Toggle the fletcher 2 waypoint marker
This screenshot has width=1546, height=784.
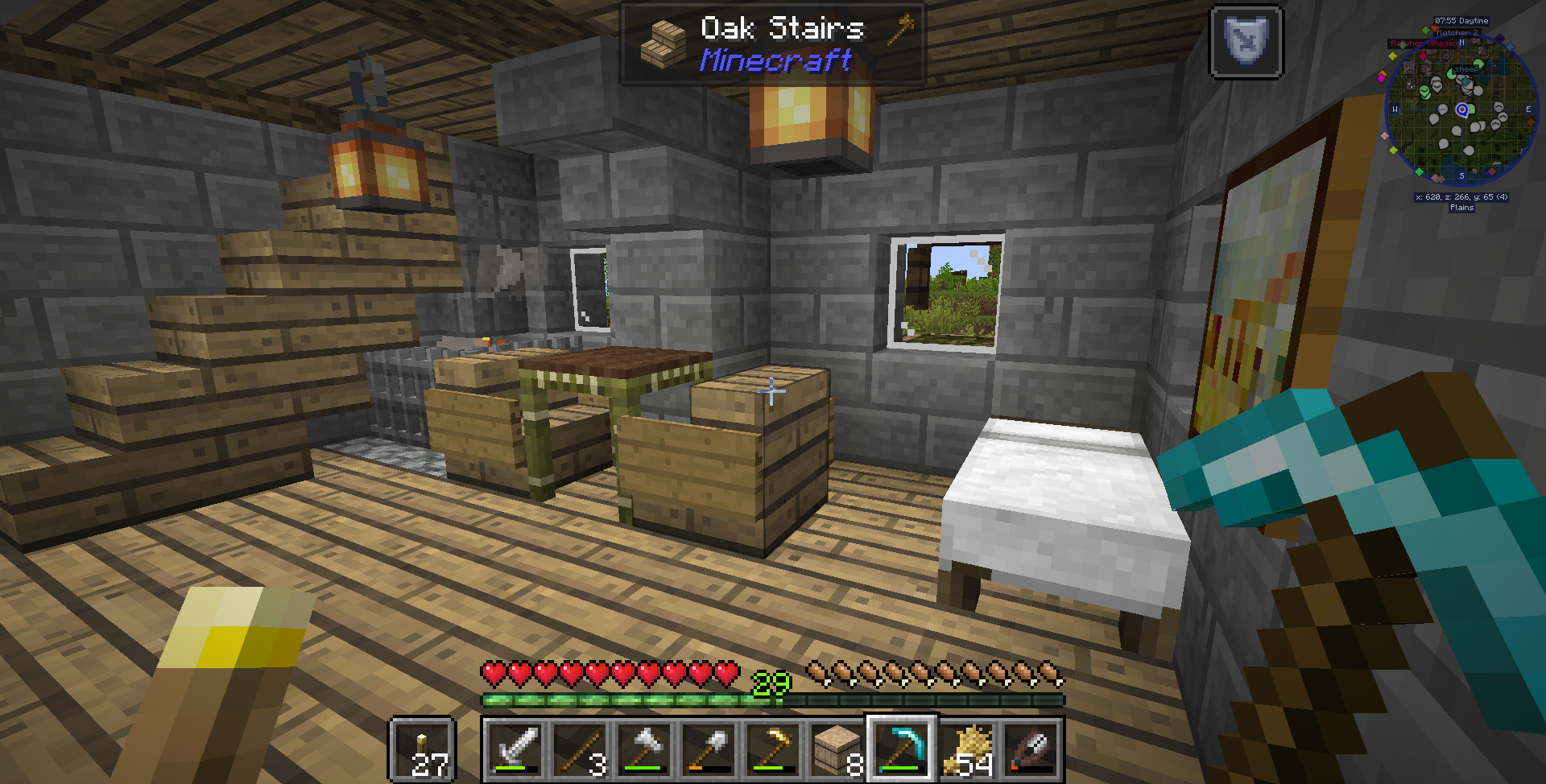click(x=1457, y=33)
